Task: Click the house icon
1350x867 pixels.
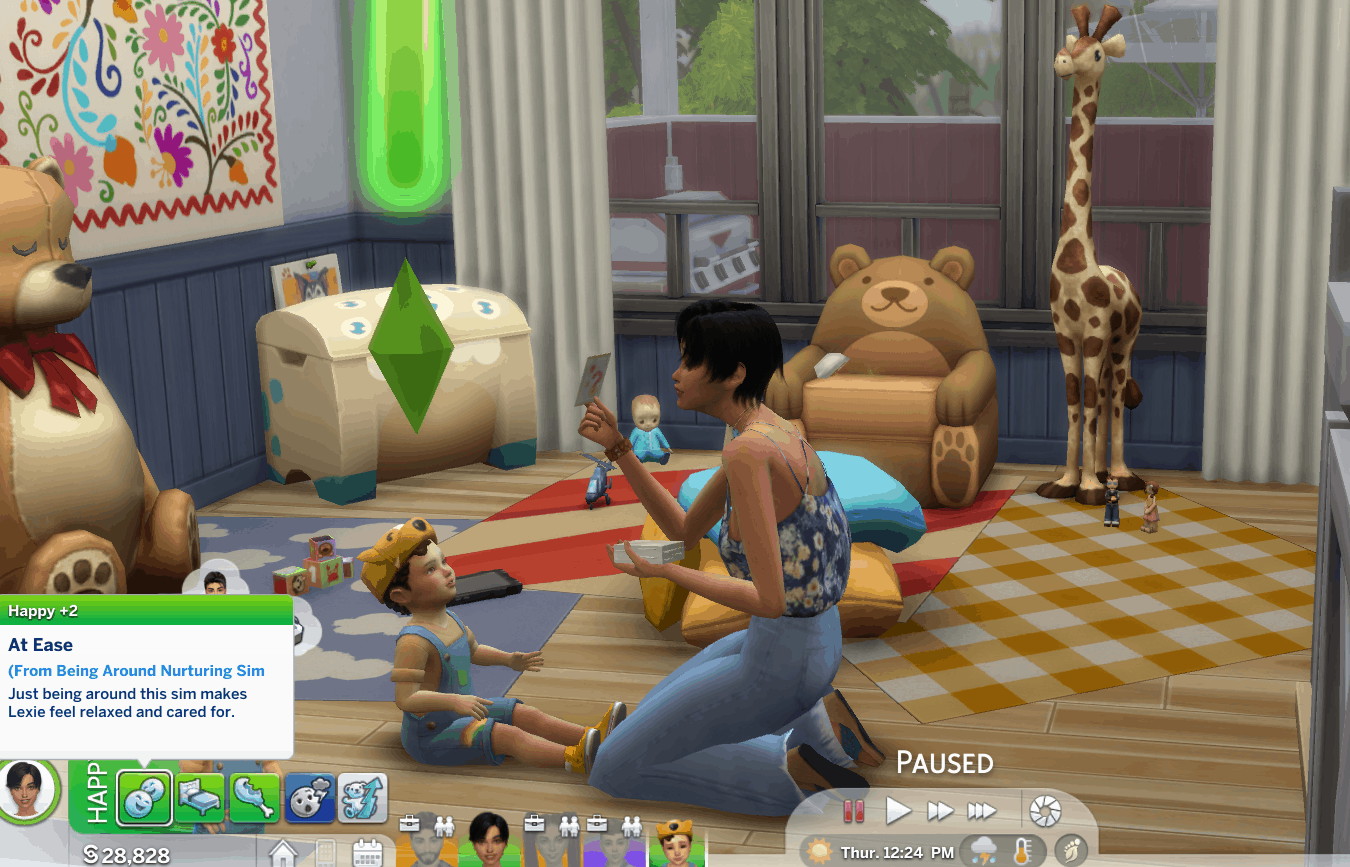Action: (x=284, y=853)
